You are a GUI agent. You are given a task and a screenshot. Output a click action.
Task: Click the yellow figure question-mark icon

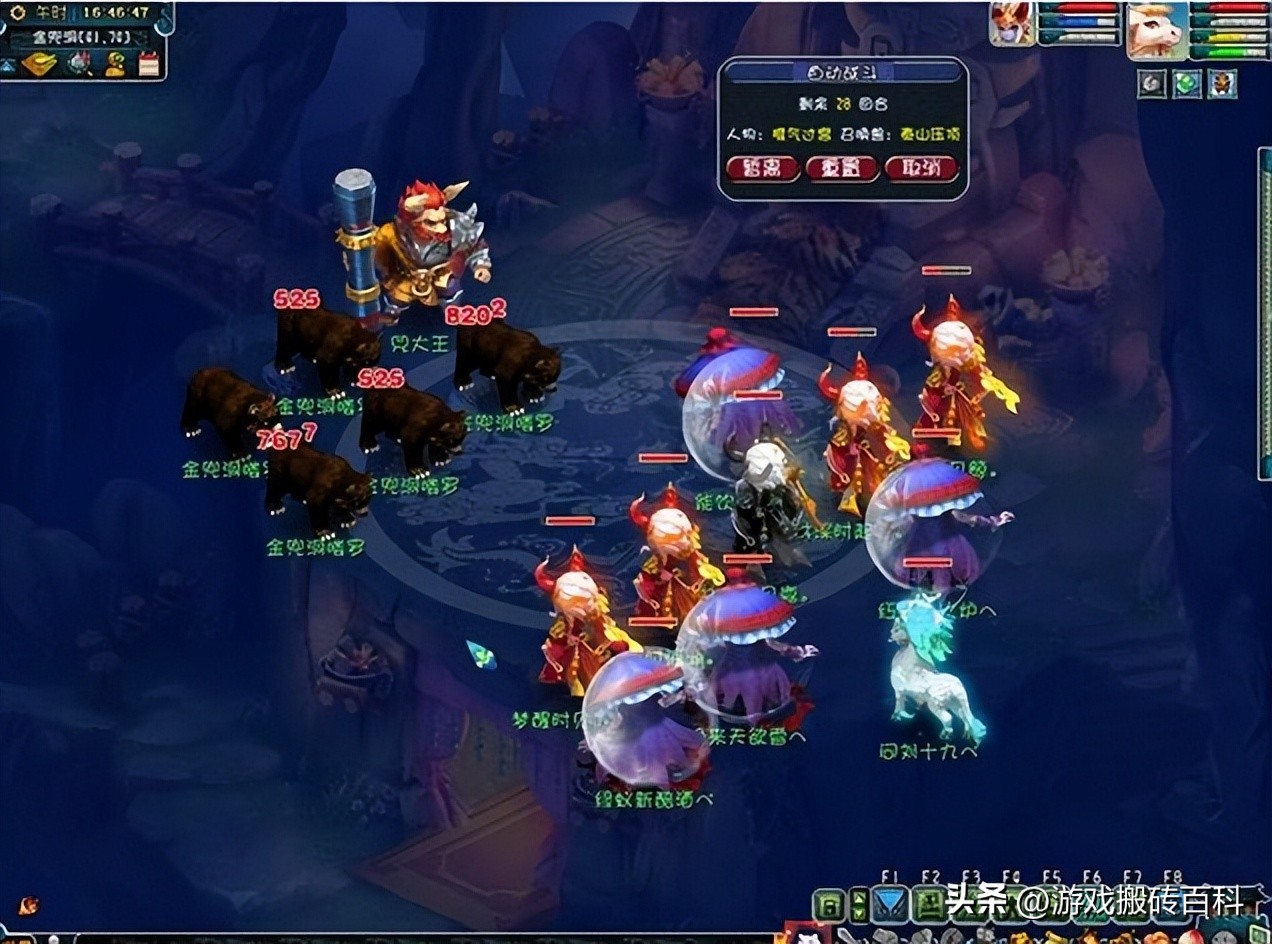coord(116,64)
